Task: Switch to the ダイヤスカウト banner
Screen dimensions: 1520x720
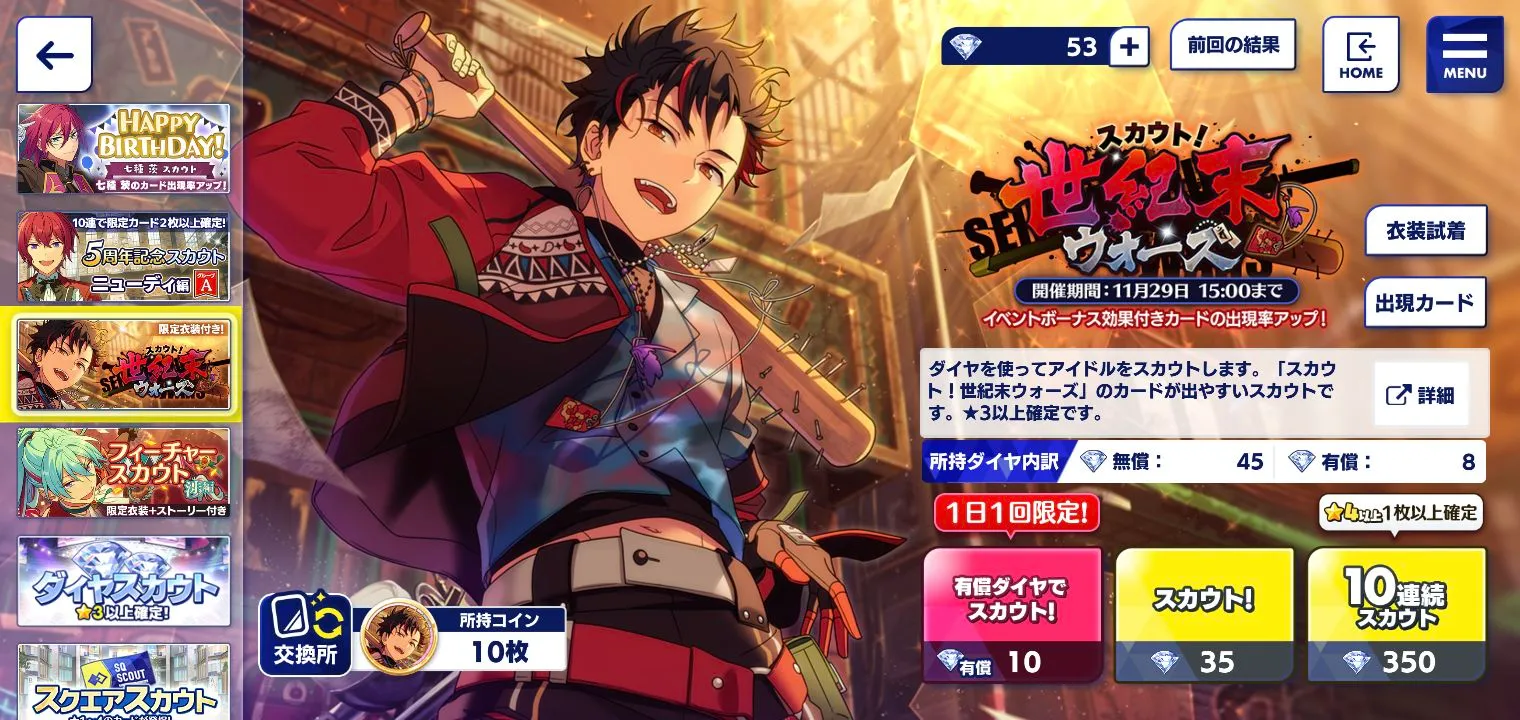Action: click(x=123, y=581)
